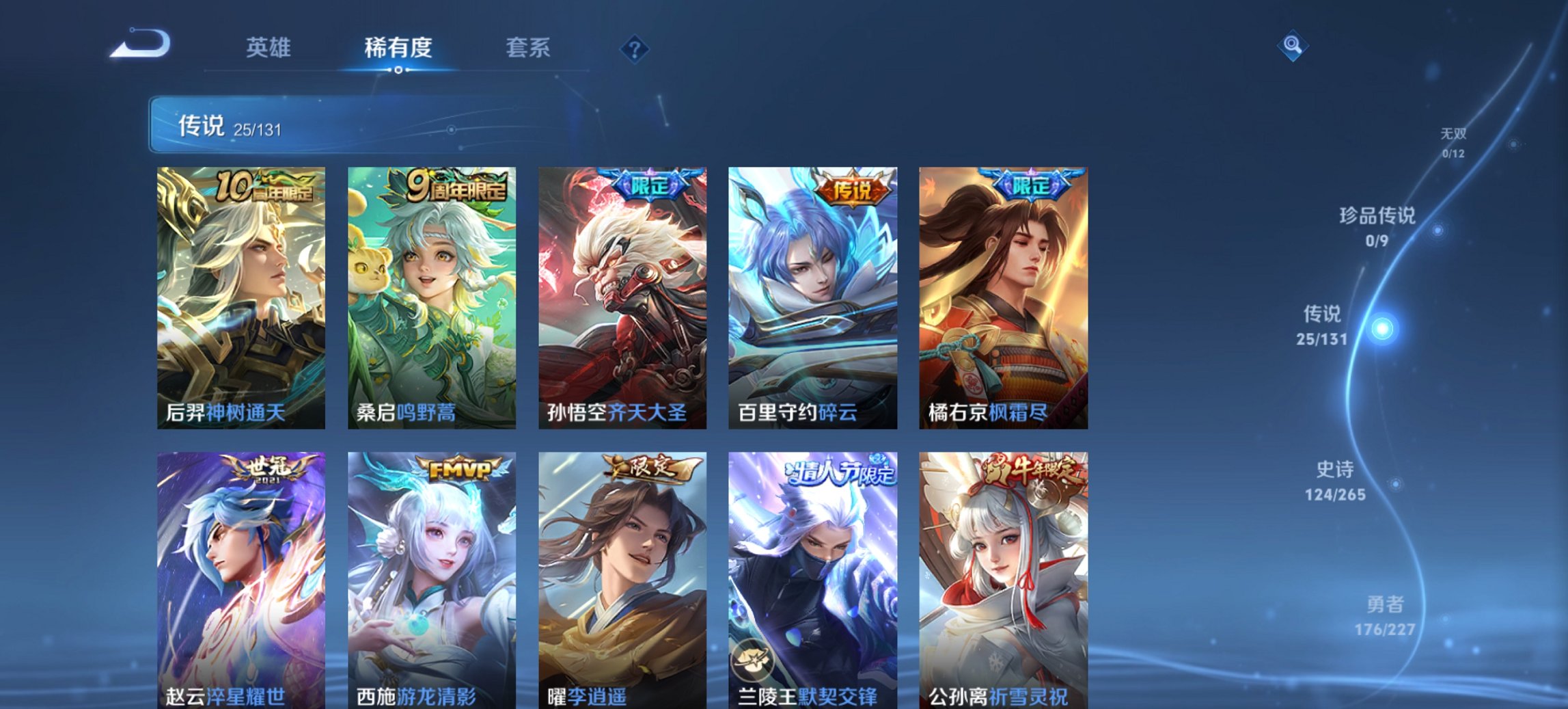Click the question mark help icon
This screenshot has width=1568, height=709.
tap(635, 49)
